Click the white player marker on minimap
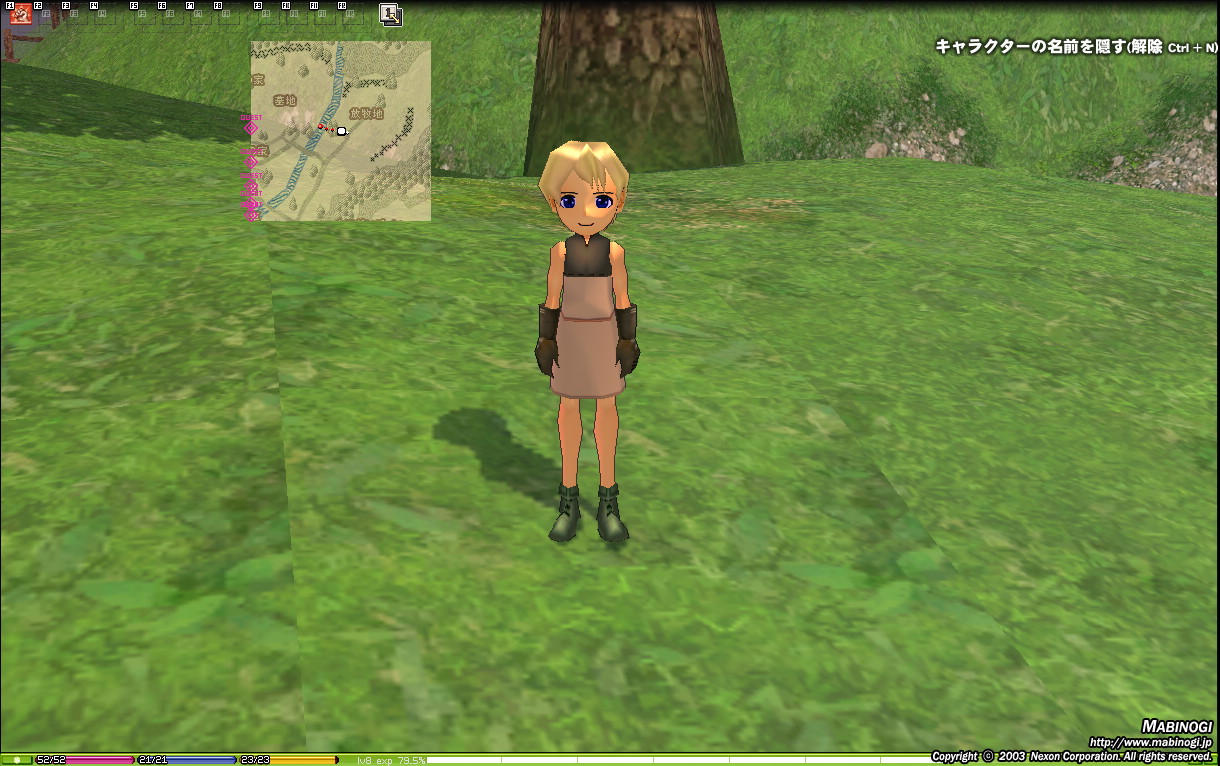1220x766 pixels. coord(341,131)
